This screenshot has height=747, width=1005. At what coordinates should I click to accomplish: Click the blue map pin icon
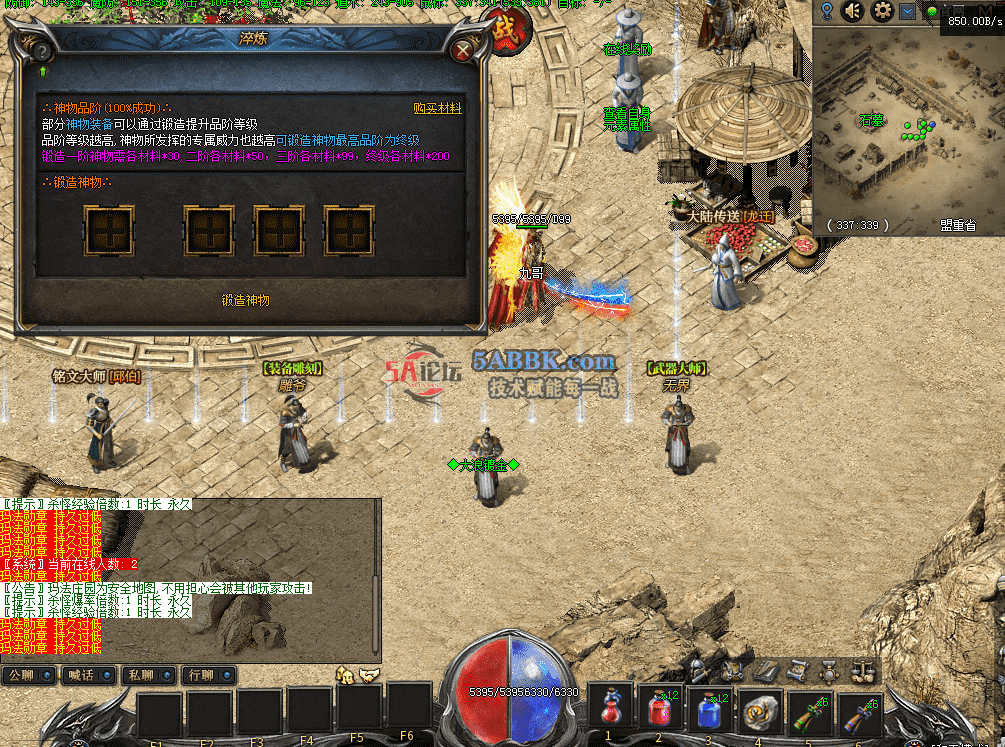pyautogui.click(x=827, y=11)
